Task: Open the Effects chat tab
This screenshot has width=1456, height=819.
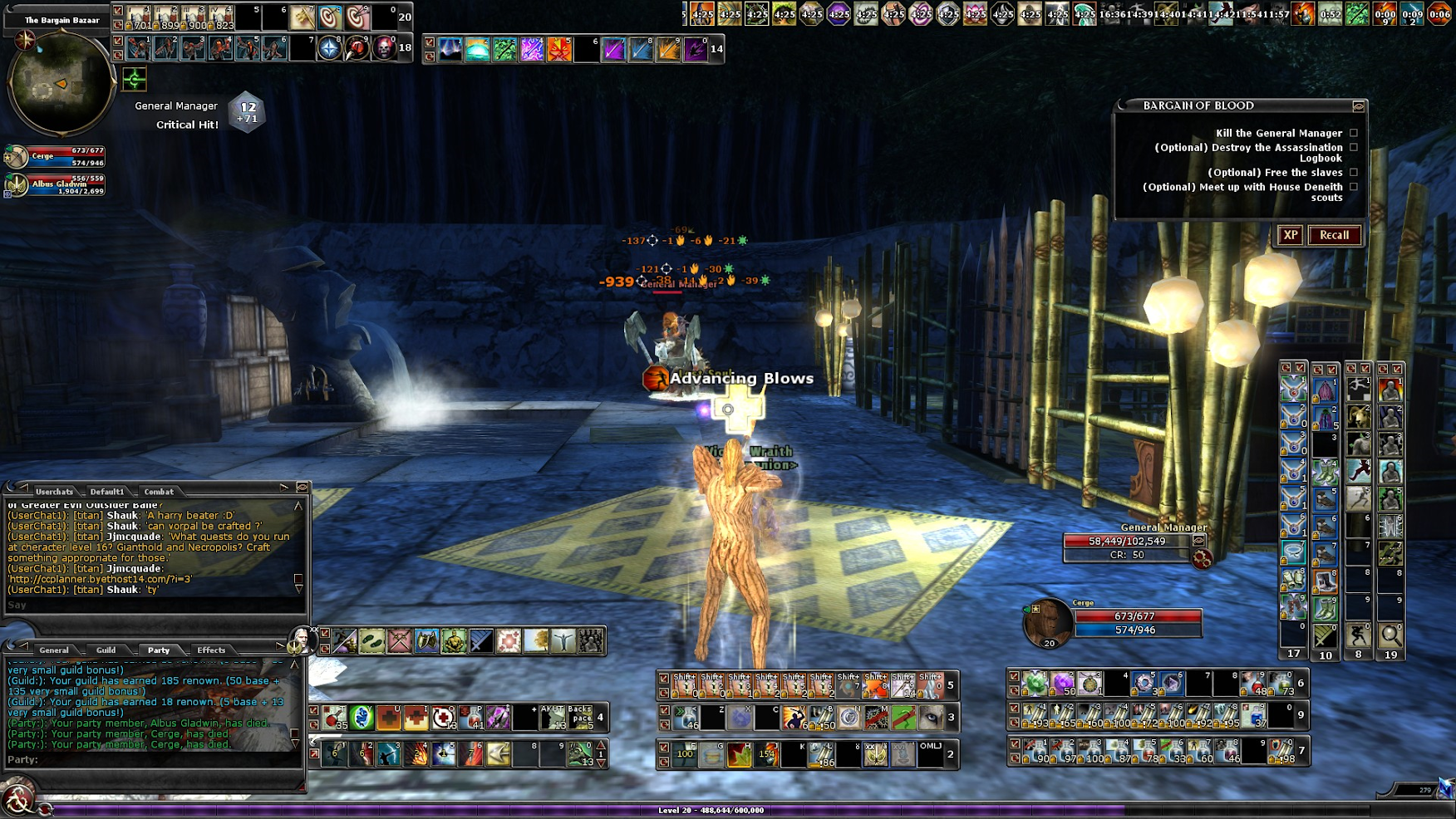Action: point(211,650)
